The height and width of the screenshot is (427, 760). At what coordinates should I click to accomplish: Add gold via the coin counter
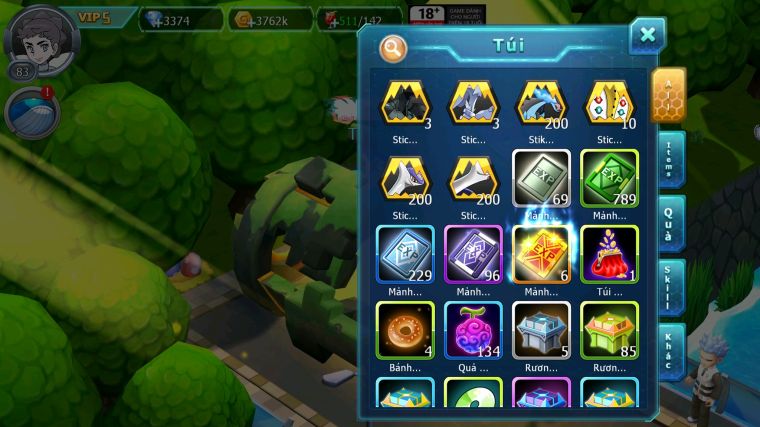(270, 19)
